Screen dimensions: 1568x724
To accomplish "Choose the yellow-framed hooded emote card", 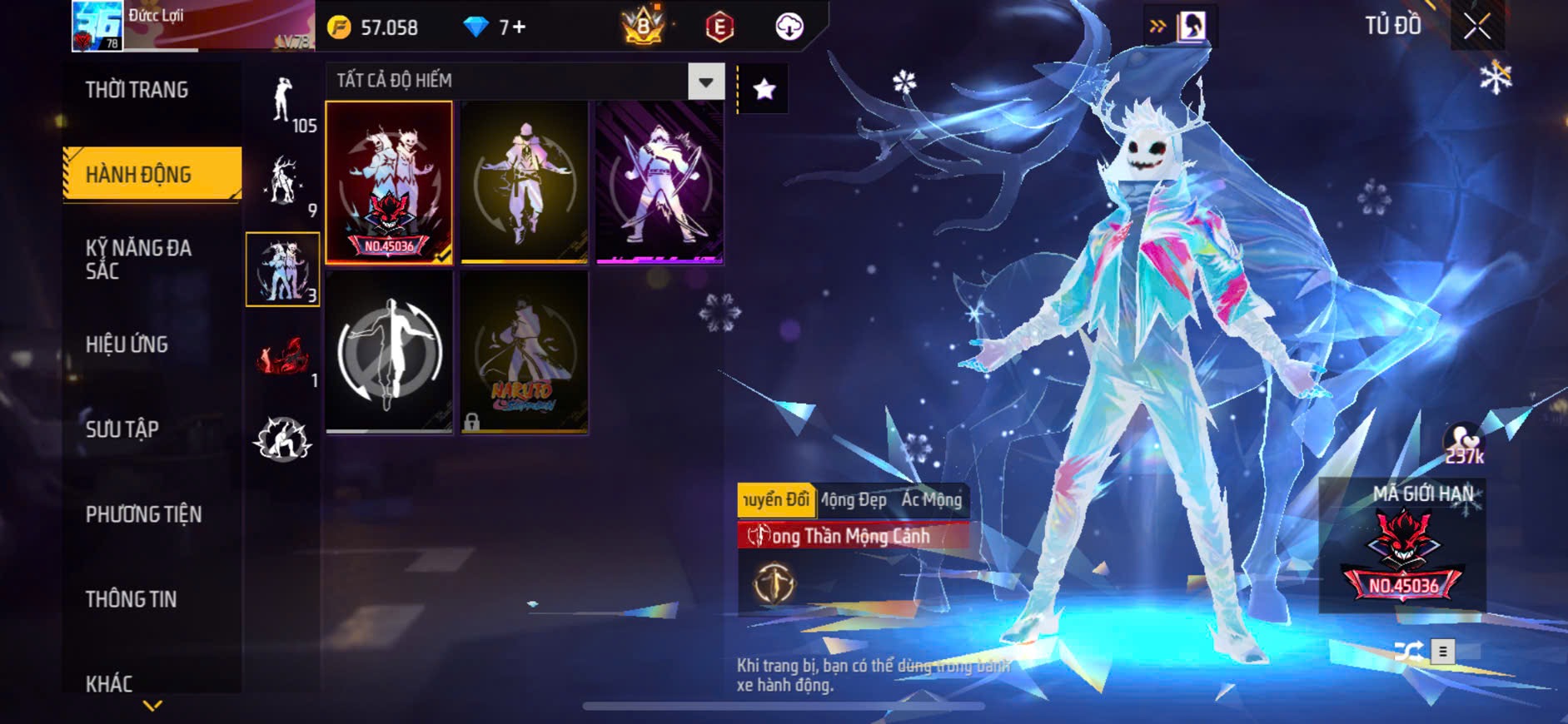I will [x=524, y=182].
